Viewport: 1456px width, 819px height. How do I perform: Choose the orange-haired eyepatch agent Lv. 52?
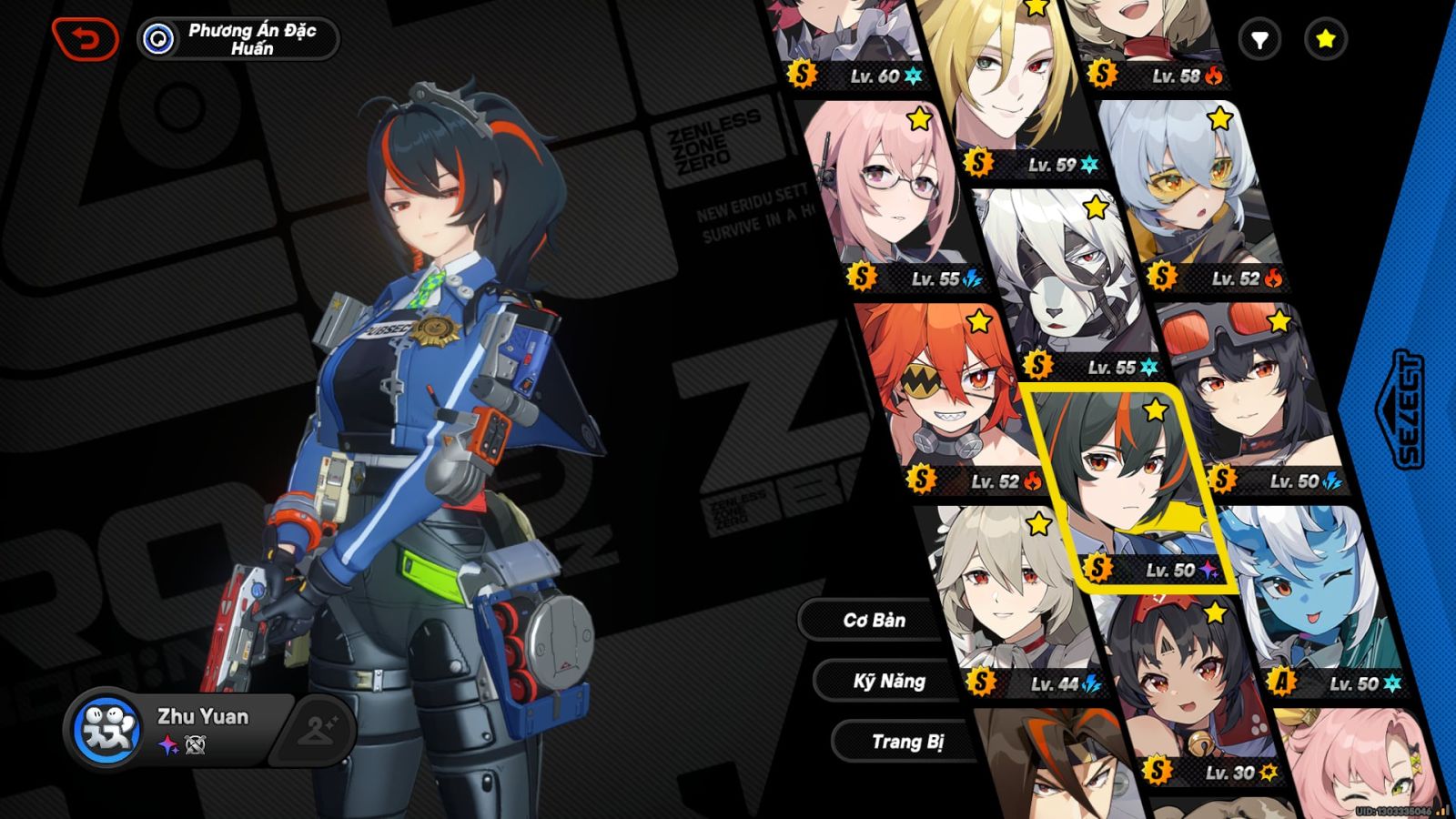point(951,396)
